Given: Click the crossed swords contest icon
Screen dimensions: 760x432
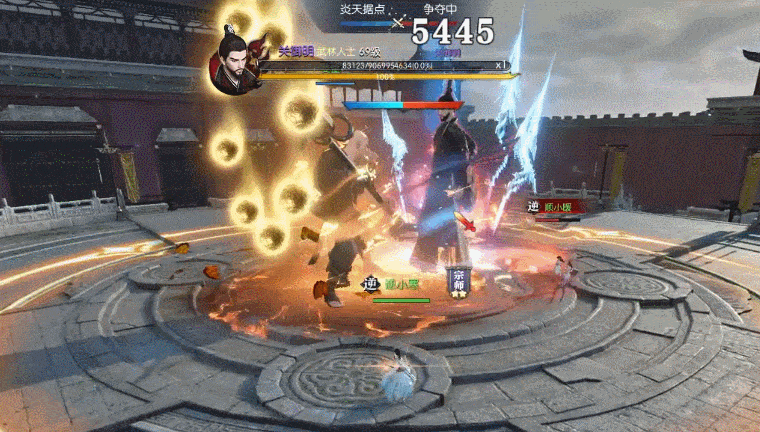Looking at the screenshot, I should coord(400,21).
